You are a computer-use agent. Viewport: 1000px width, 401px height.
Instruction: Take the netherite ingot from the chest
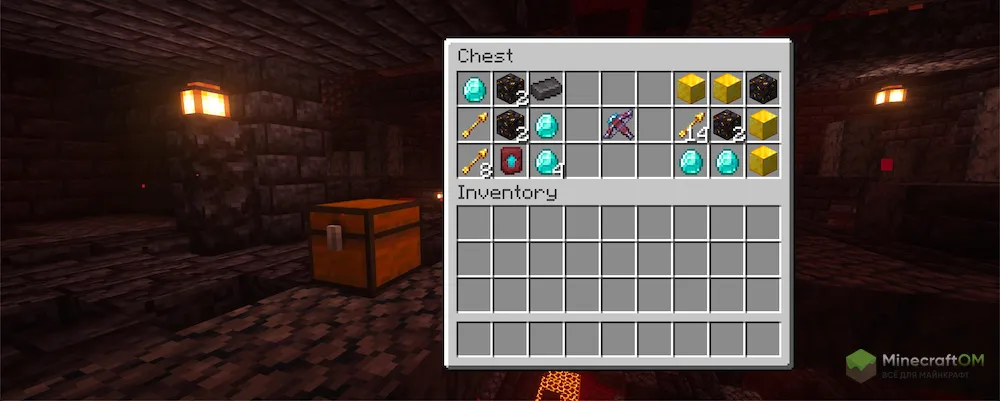(546, 89)
